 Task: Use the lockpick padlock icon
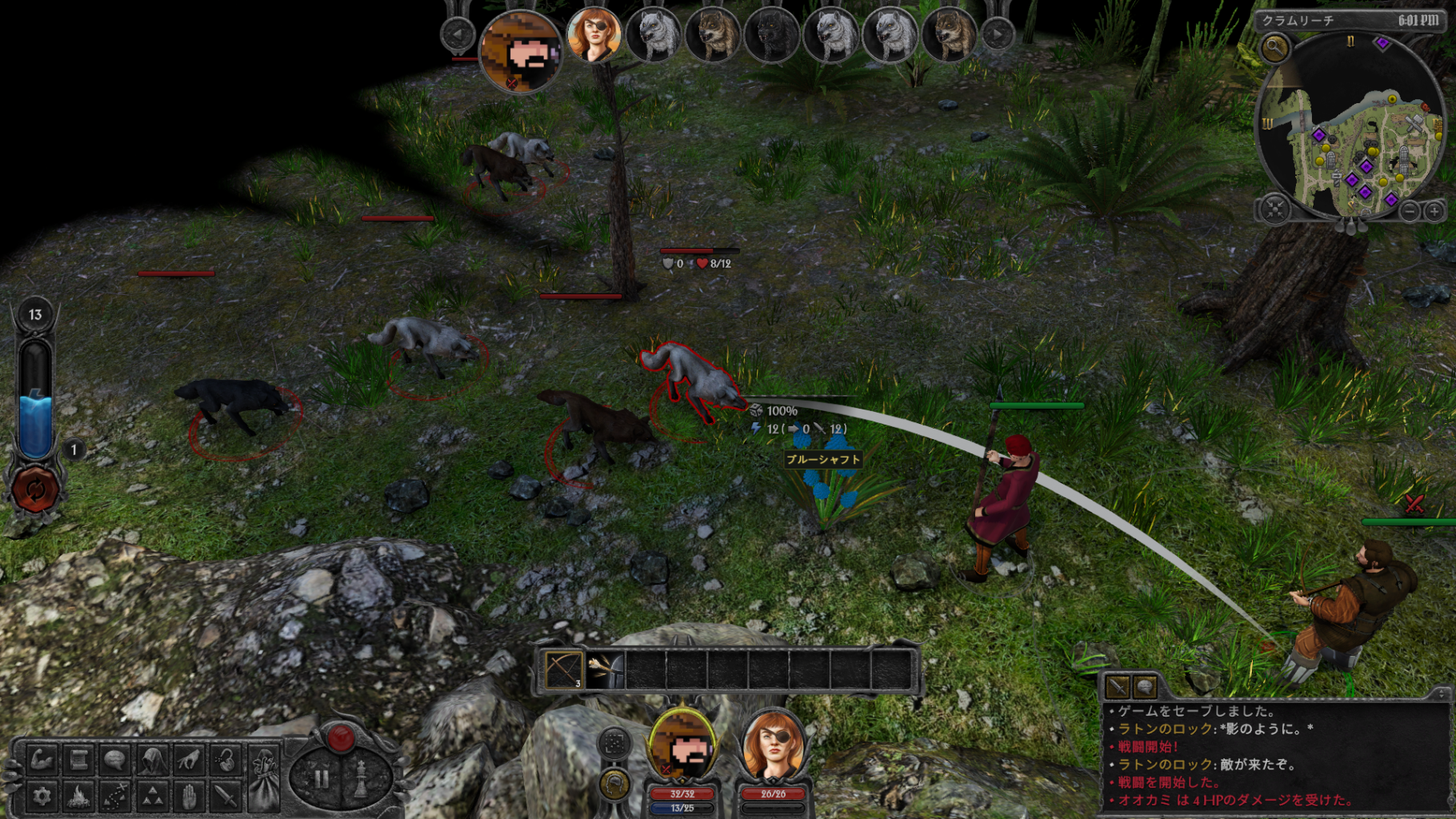tap(226, 759)
